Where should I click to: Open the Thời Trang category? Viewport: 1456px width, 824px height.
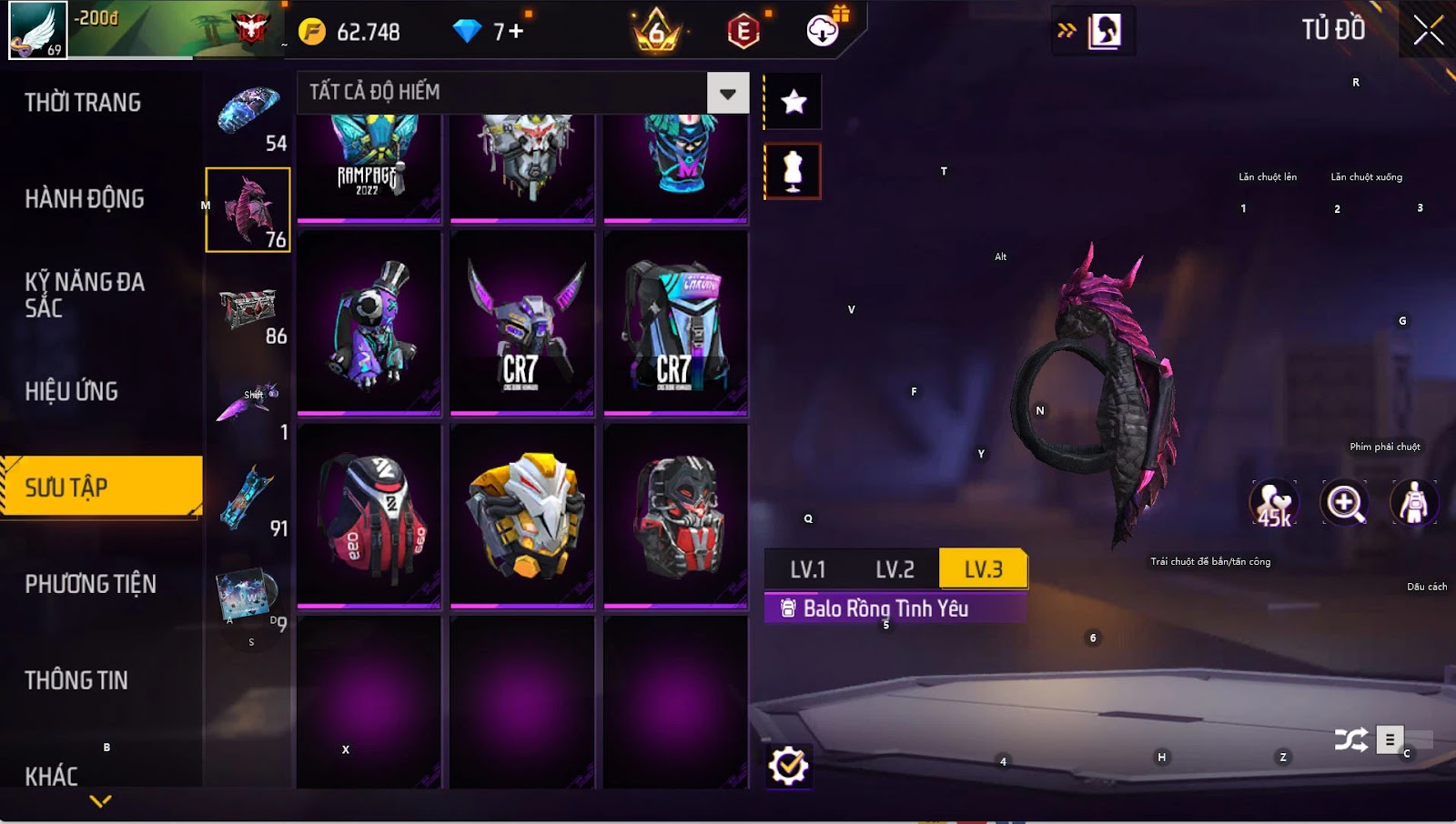83,103
